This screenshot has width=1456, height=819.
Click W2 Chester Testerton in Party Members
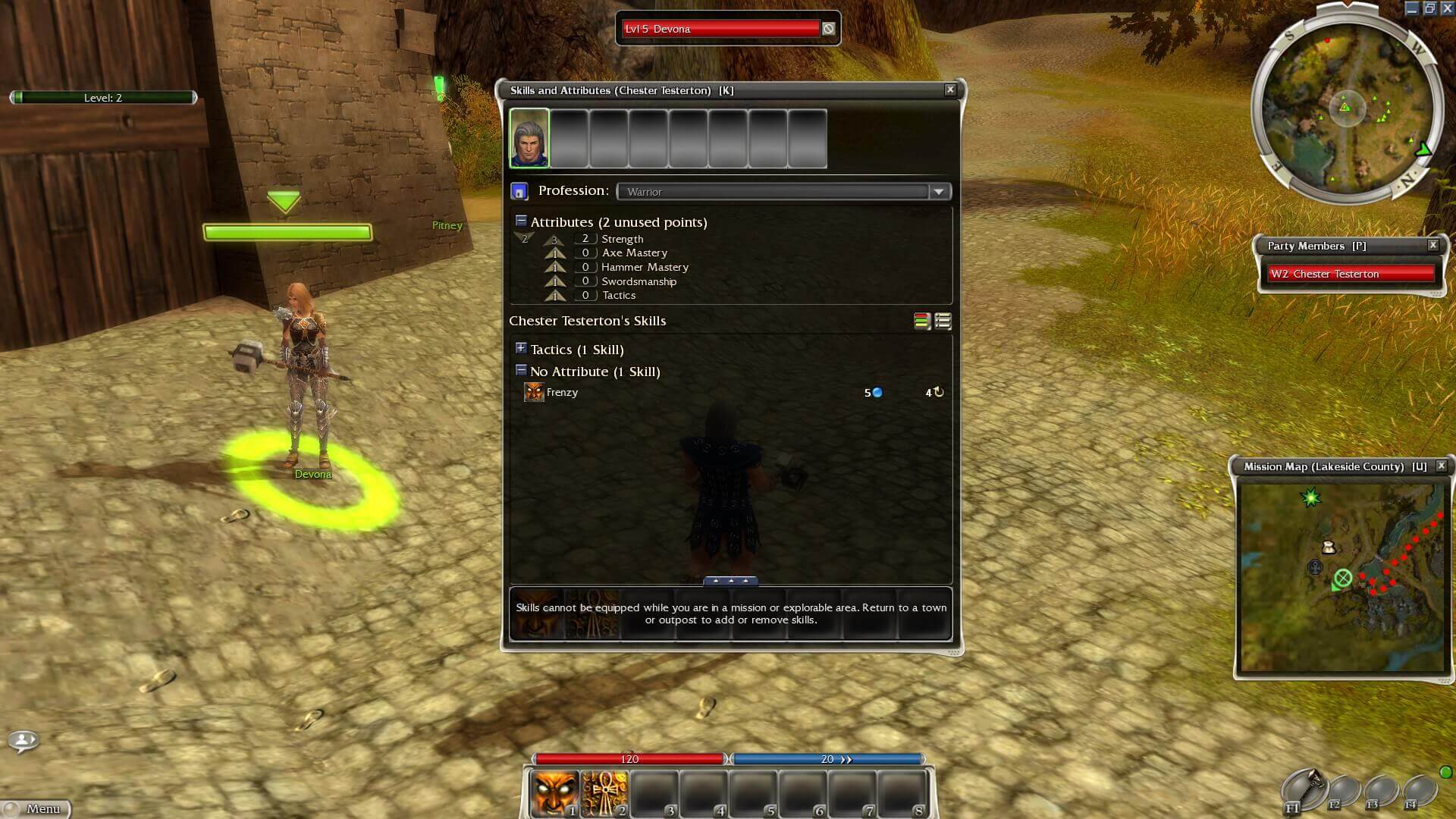tap(1351, 274)
